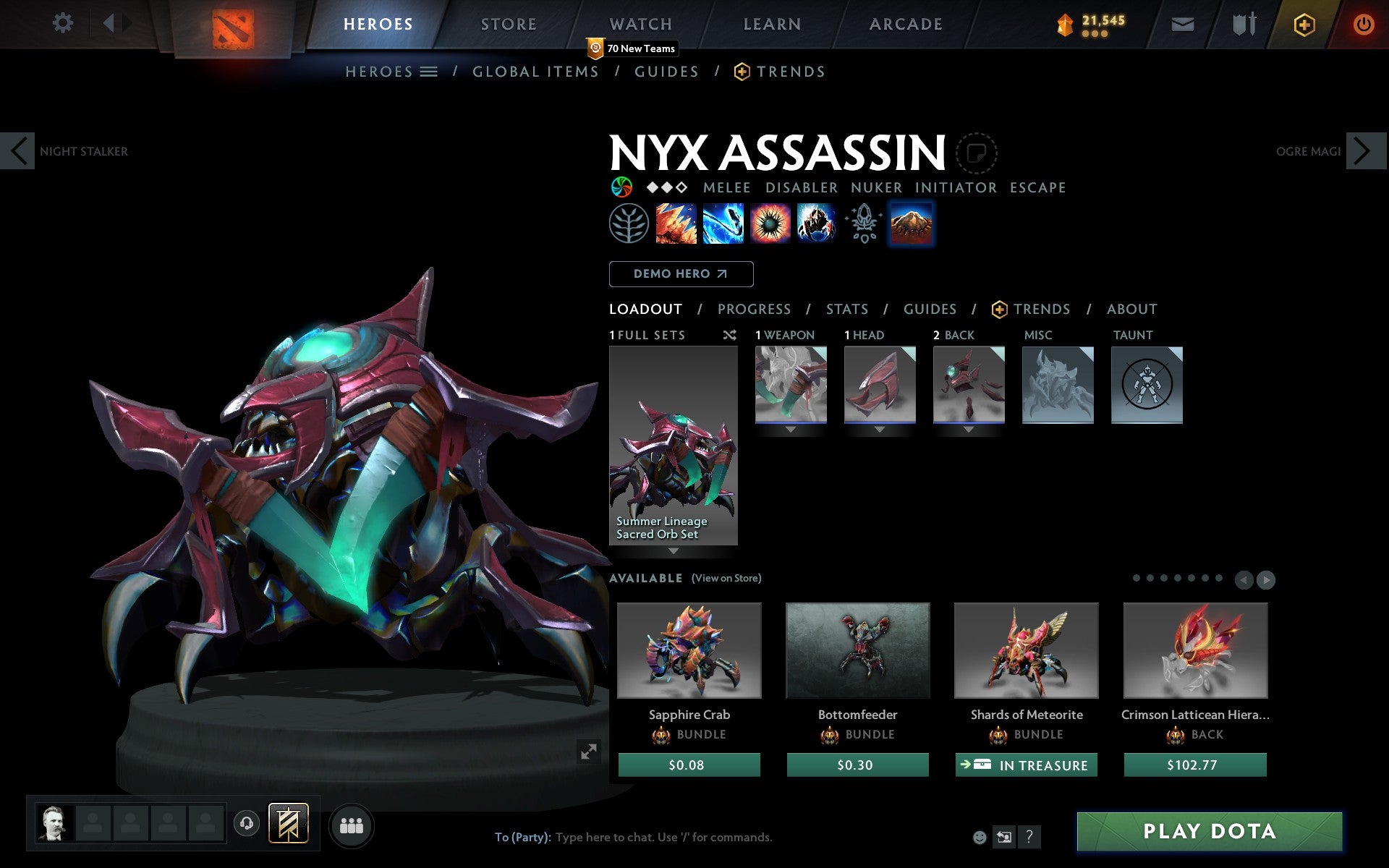The width and height of the screenshot is (1389, 868).
Task: Open the Arcade menu
Action: tap(904, 24)
